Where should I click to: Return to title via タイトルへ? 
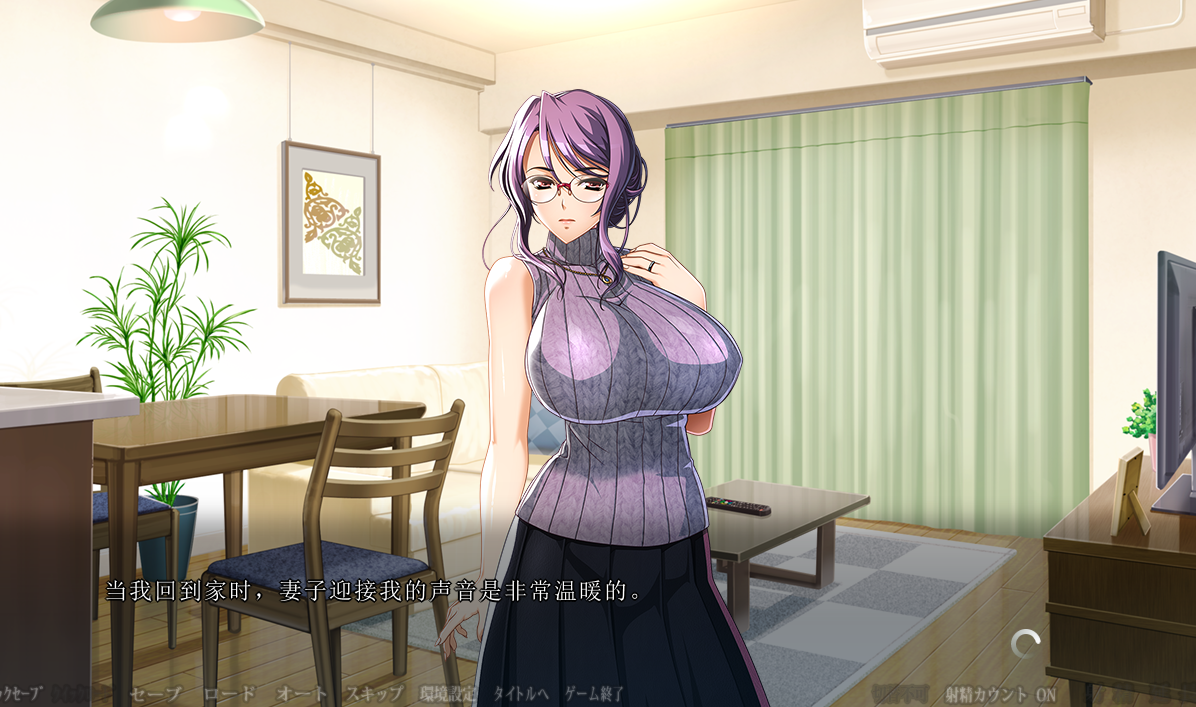point(520,693)
